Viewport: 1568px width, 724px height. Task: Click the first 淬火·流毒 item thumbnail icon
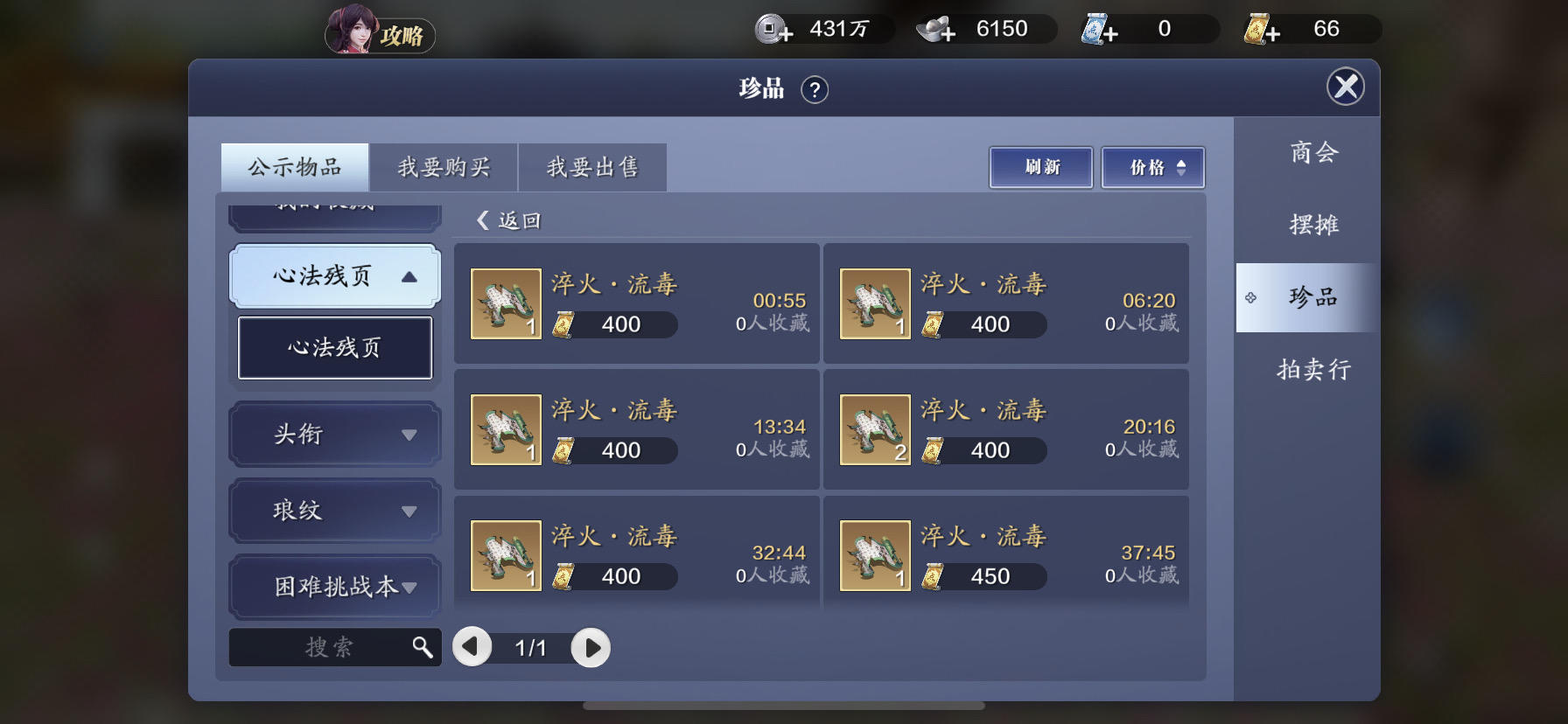click(x=506, y=303)
